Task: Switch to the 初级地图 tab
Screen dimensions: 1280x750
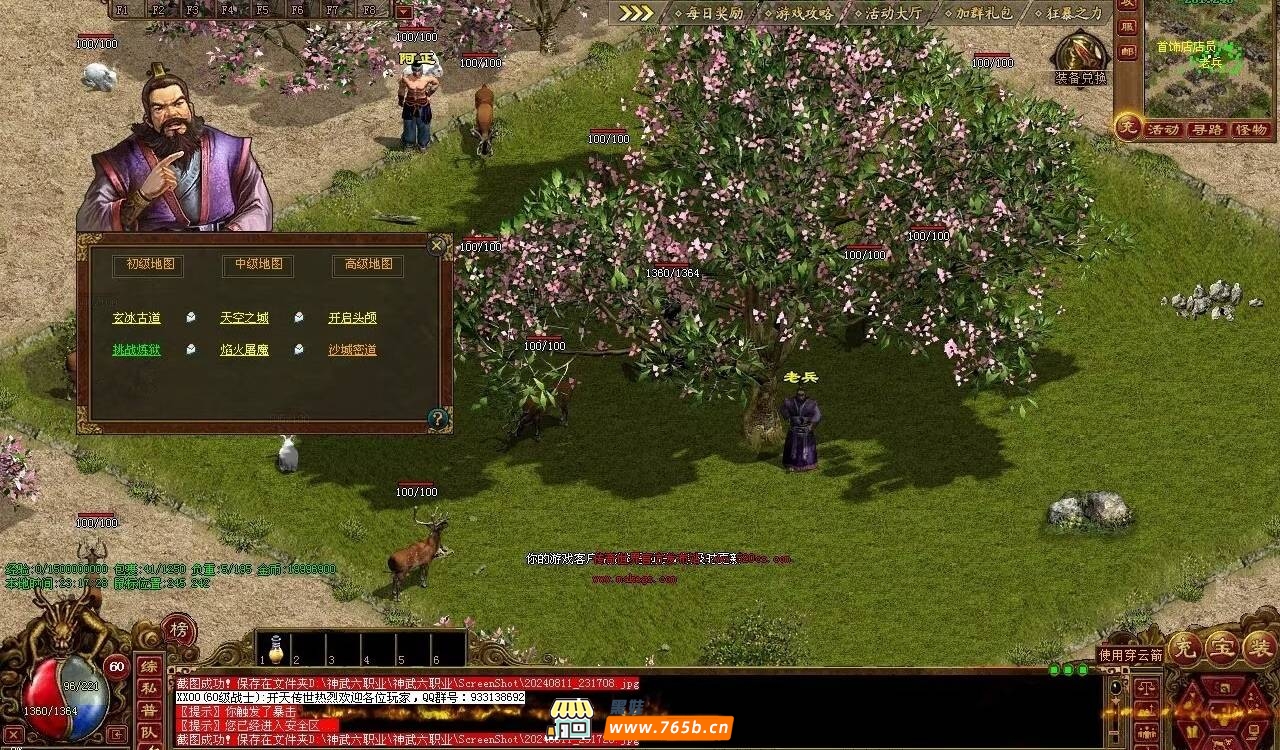Action: (150, 265)
